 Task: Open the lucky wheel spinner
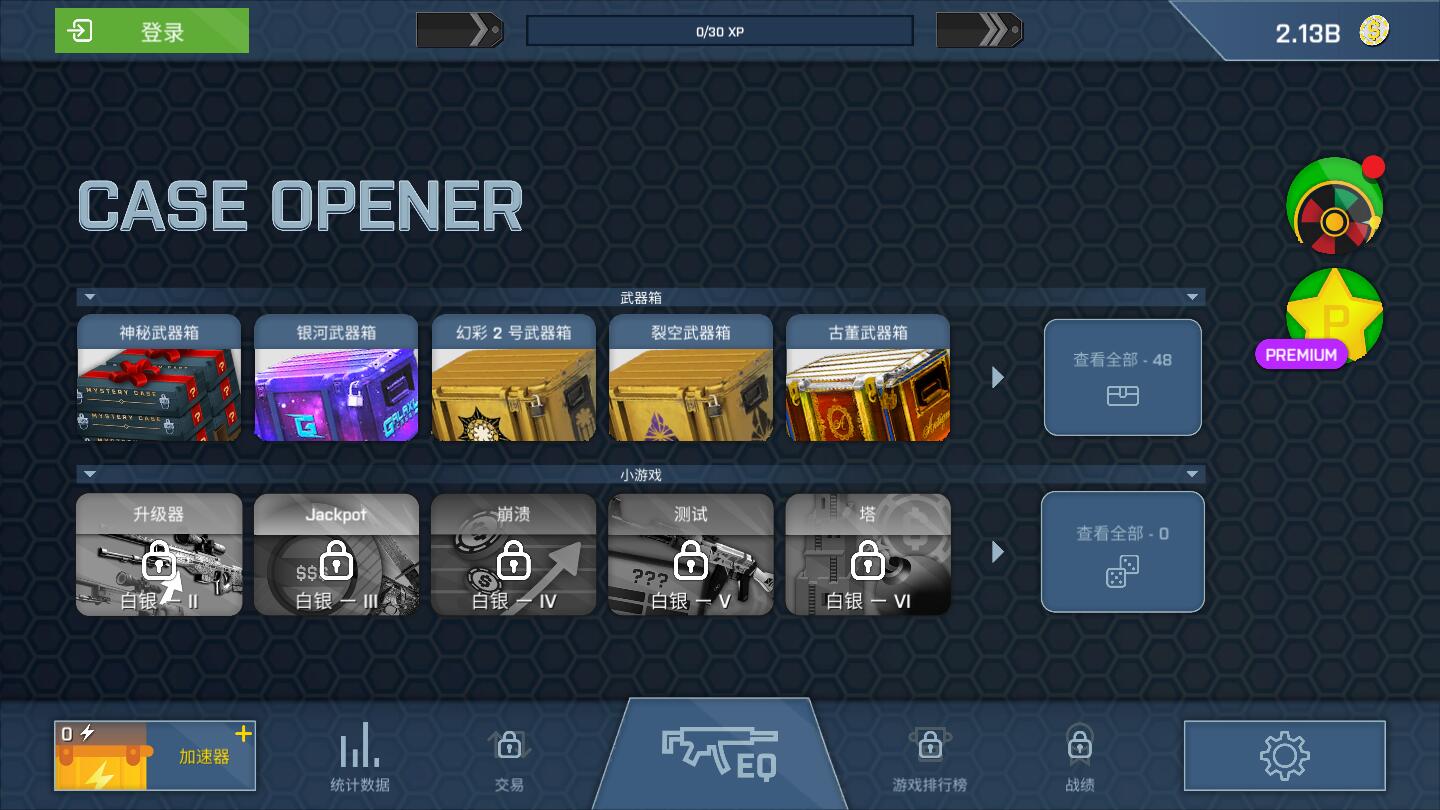(1335, 207)
